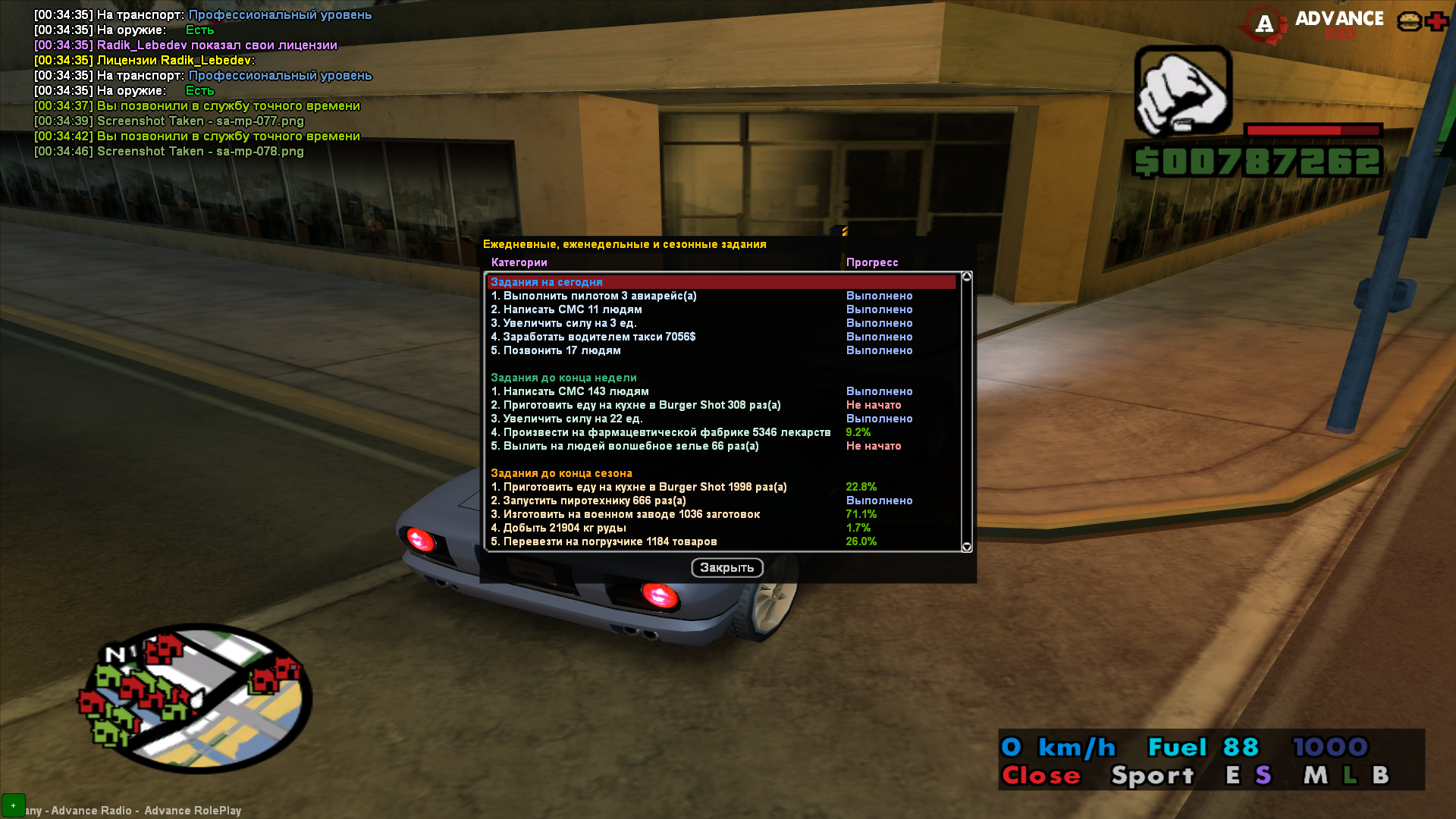Select the Burger Shot 308 раз(а) task
The height and width of the screenshot is (819, 1456).
click(635, 405)
